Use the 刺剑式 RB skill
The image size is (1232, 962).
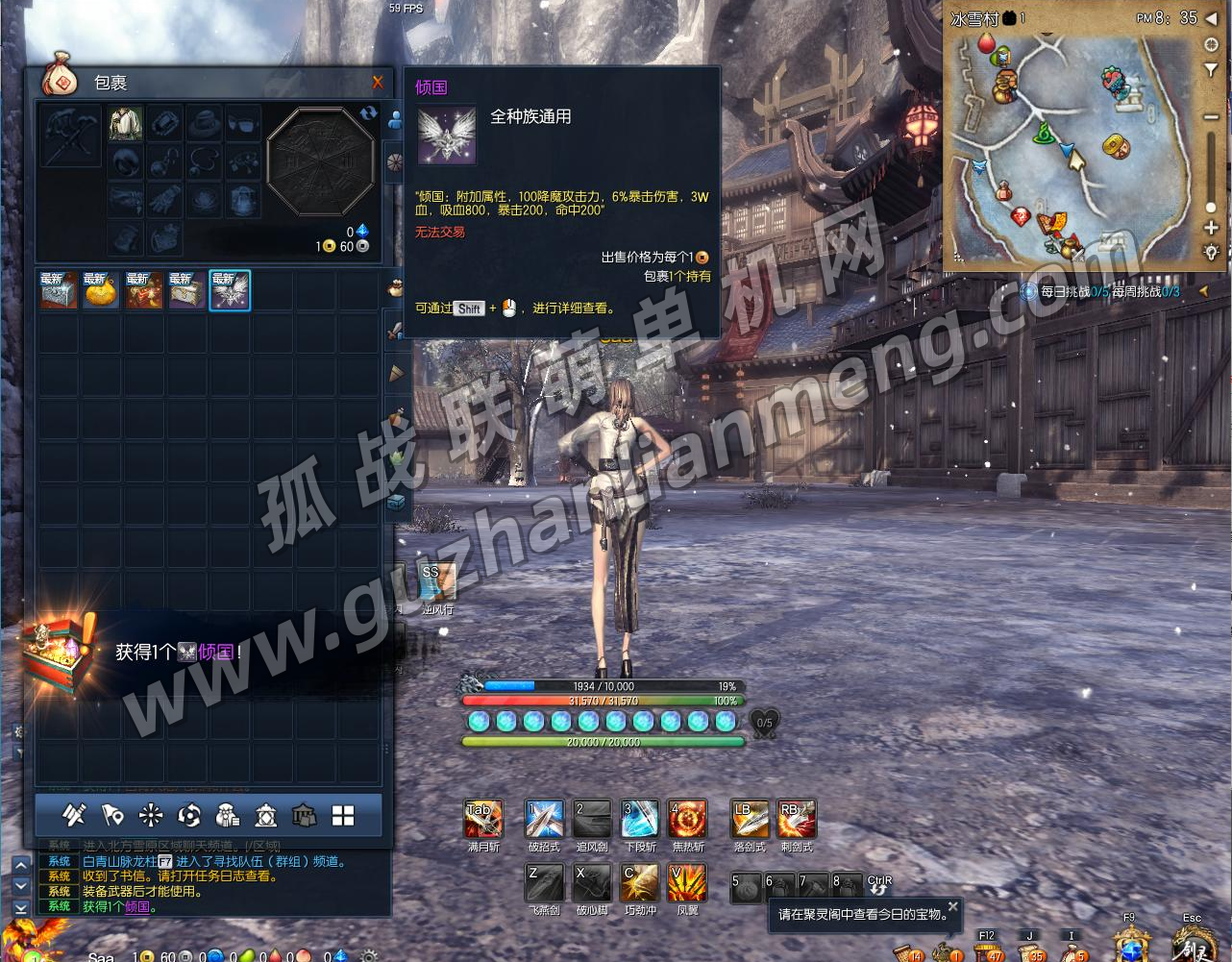tap(797, 820)
